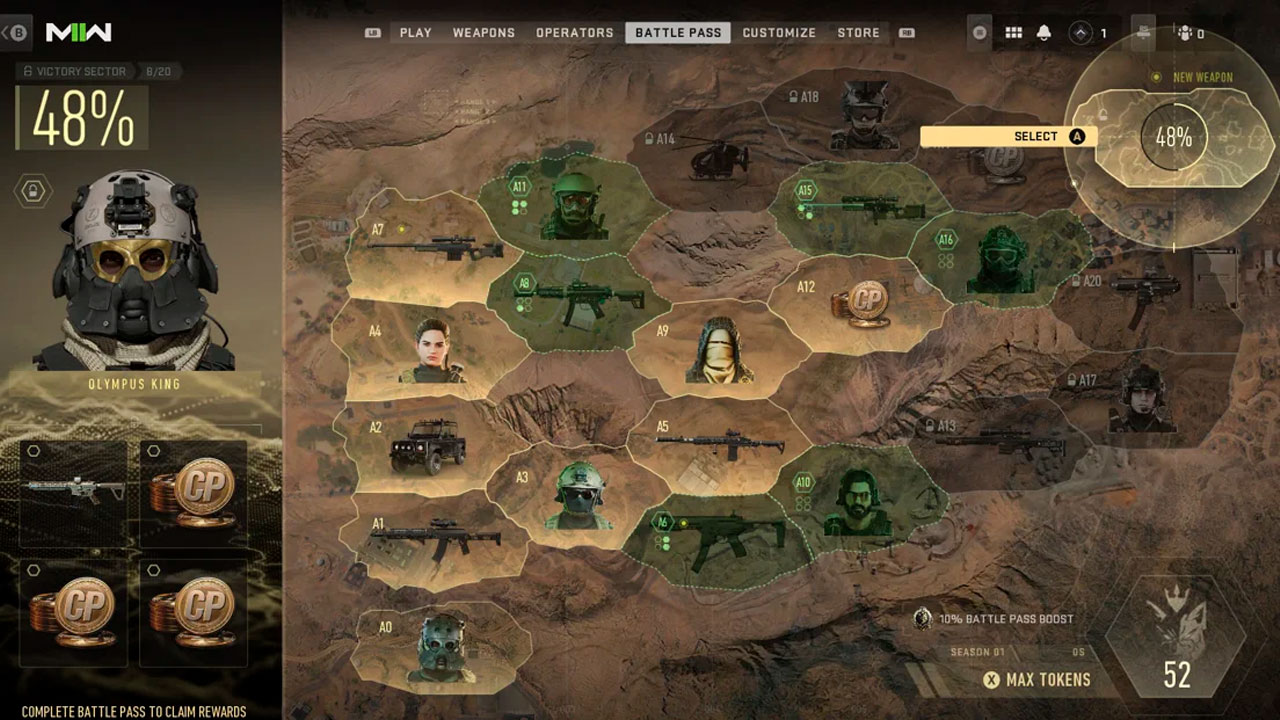The width and height of the screenshot is (1280, 720).
Task: Visit the Store tab
Action: (x=858, y=33)
